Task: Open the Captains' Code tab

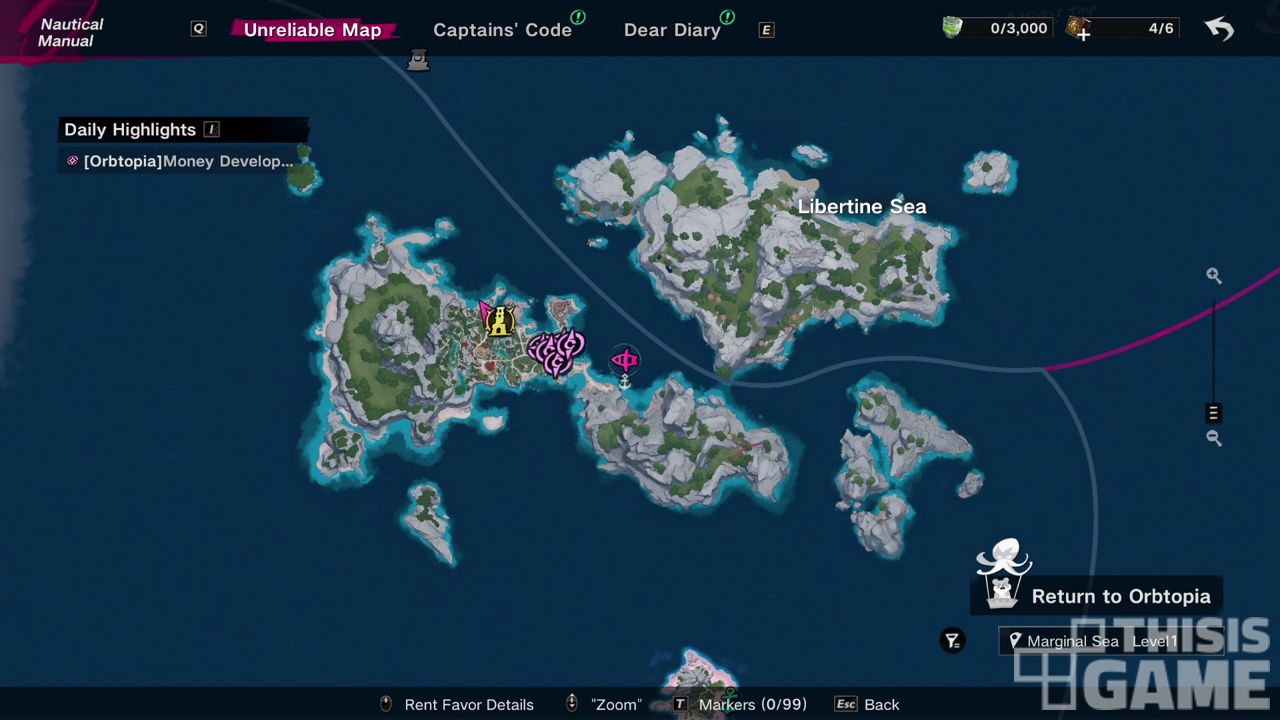Action: (x=502, y=30)
